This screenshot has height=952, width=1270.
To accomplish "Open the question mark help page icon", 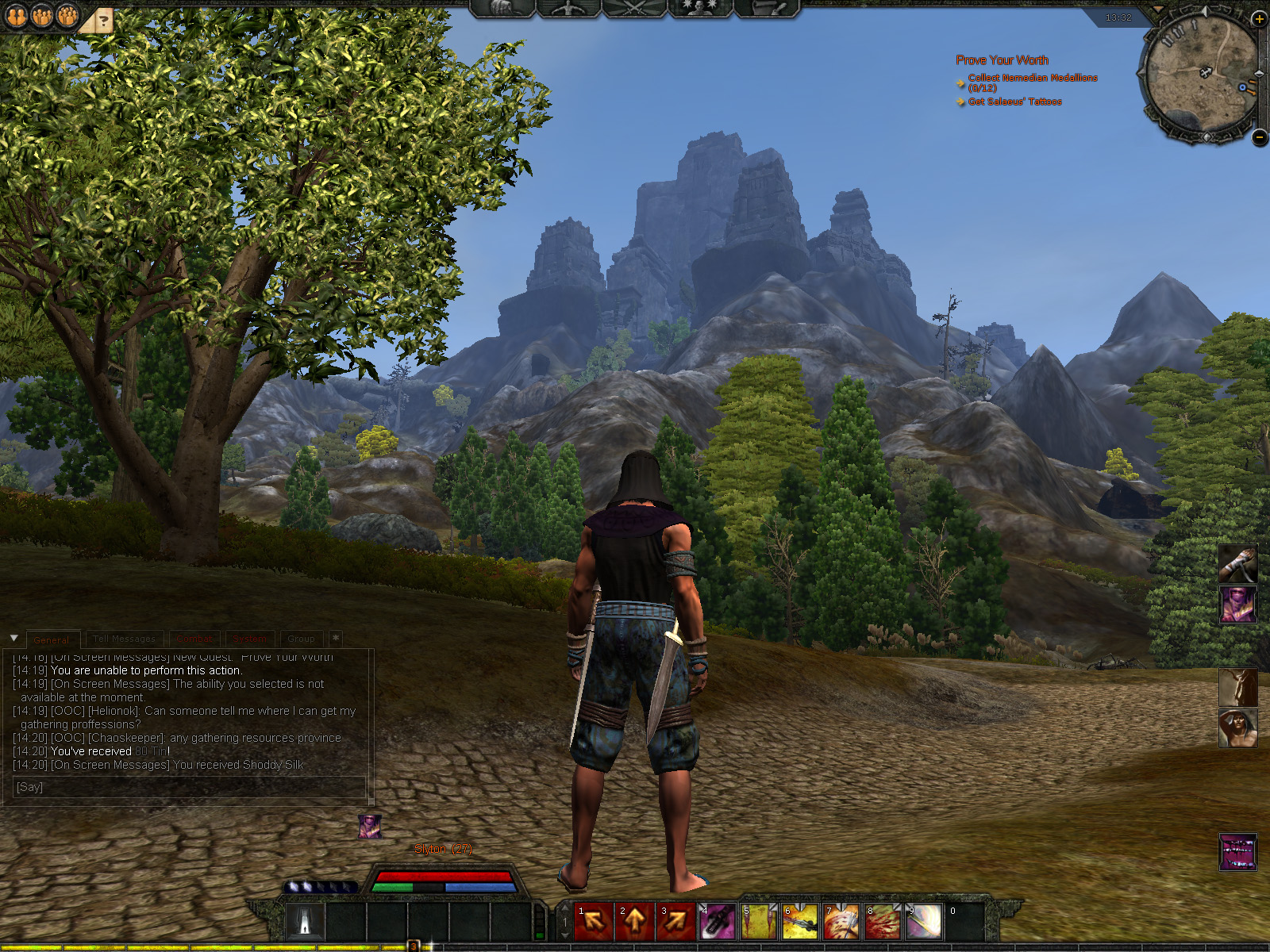I will [x=103, y=21].
